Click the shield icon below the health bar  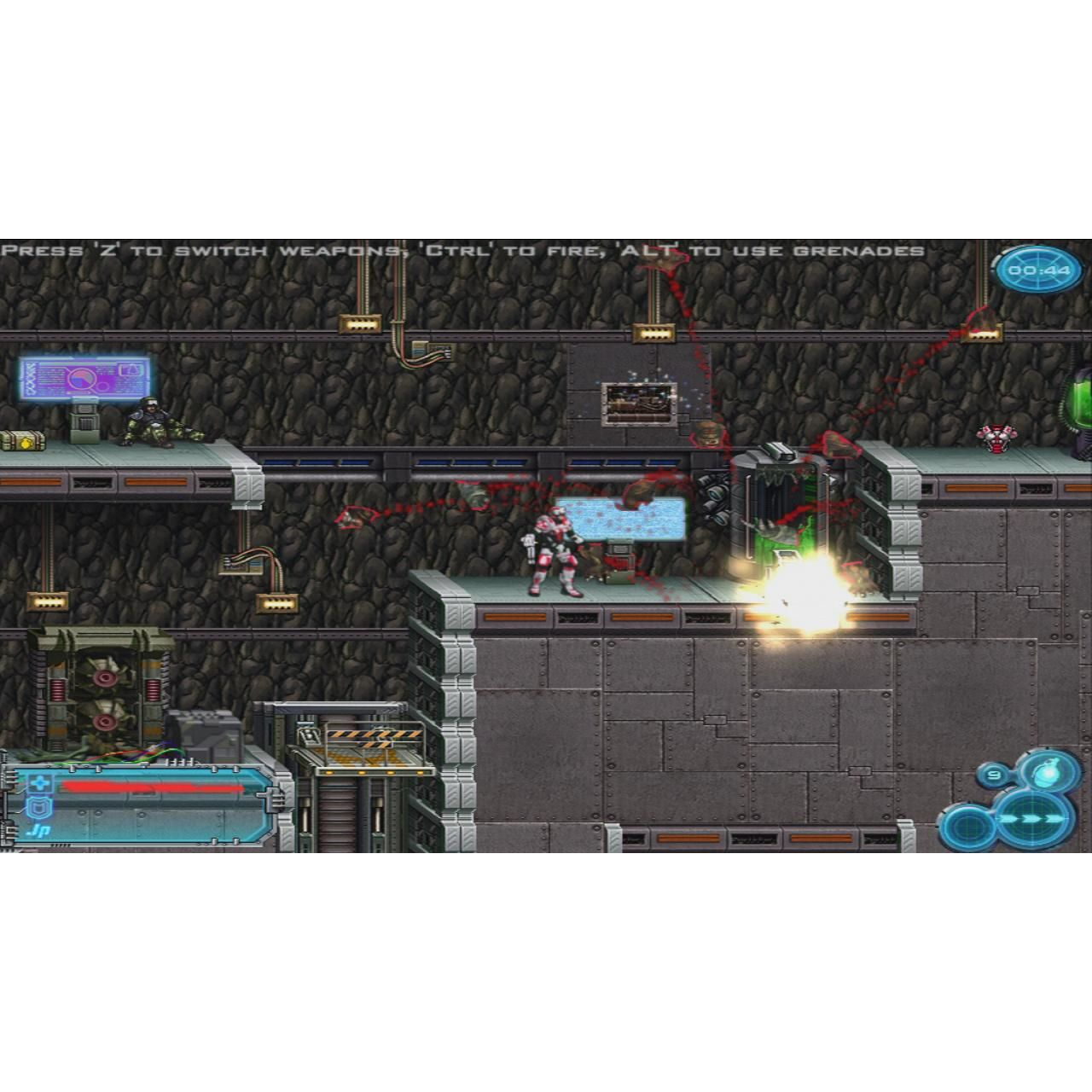[x=39, y=807]
